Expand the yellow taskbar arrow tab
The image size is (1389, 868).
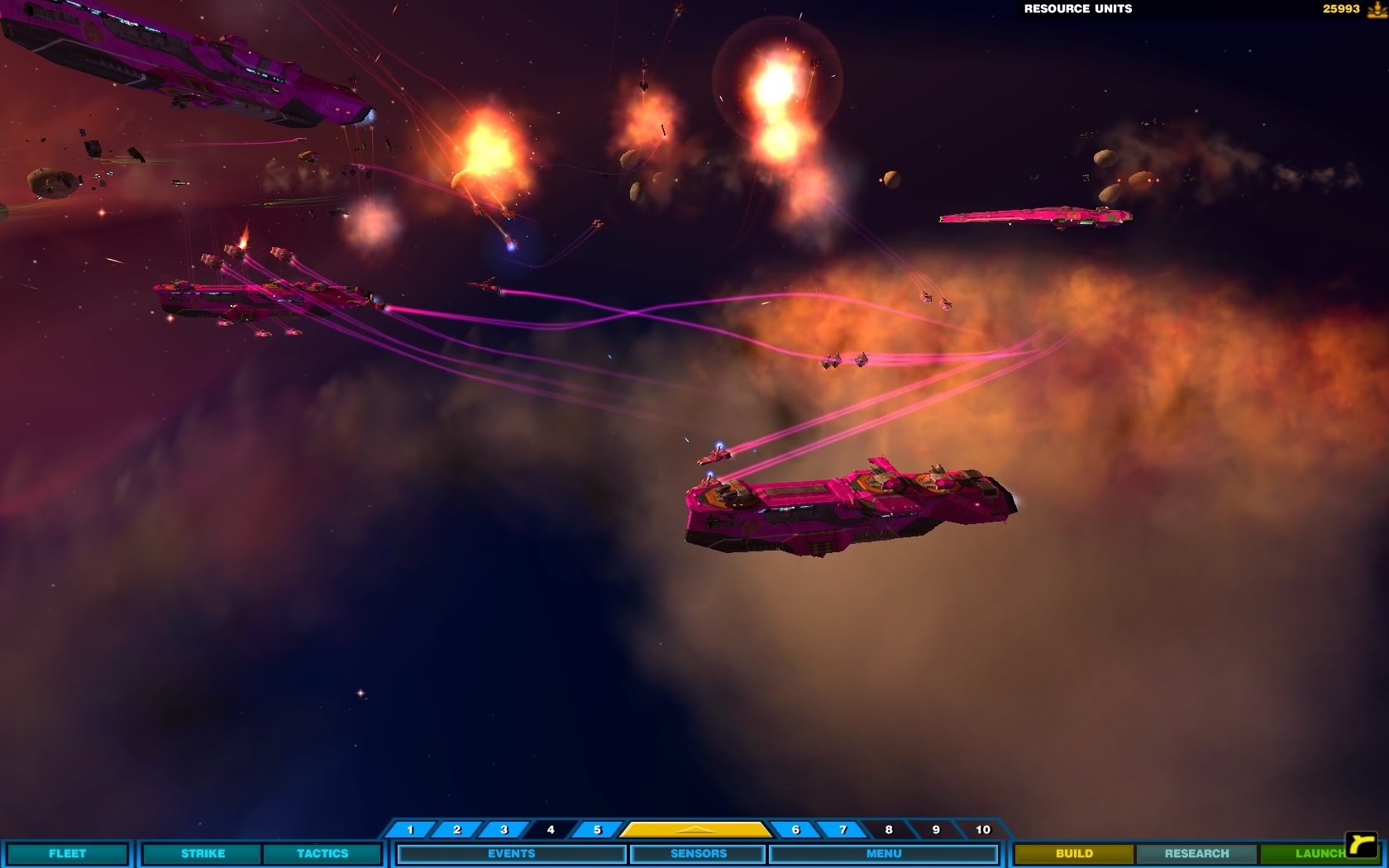click(695, 829)
